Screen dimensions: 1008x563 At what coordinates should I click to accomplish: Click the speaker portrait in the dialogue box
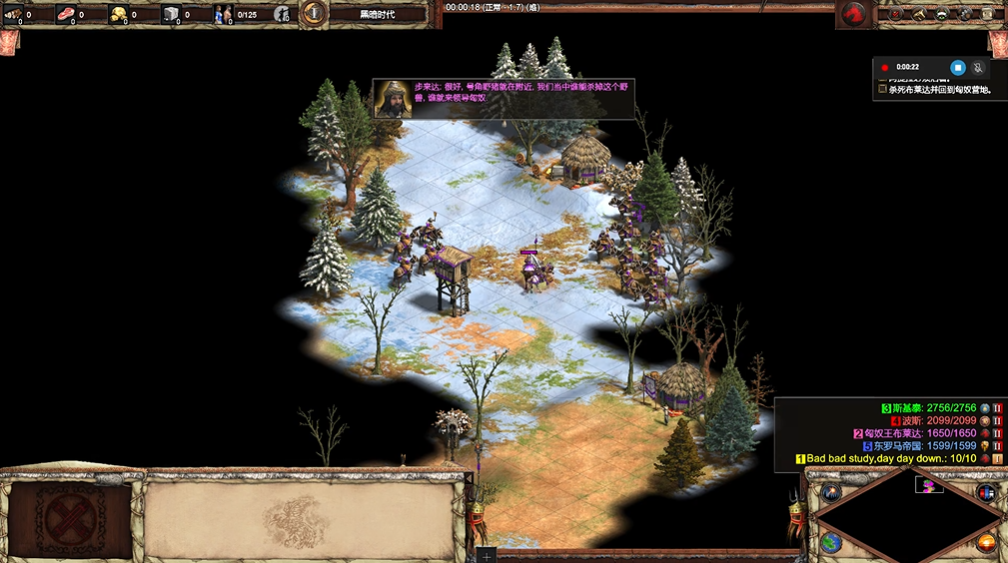(393, 99)
